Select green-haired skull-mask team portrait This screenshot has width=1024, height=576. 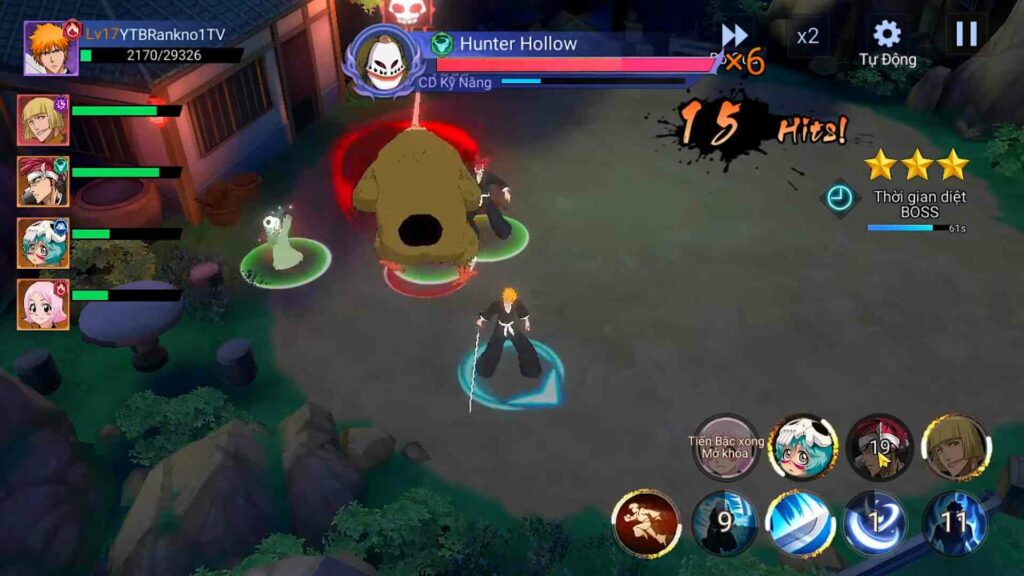(x=42, y=243)
